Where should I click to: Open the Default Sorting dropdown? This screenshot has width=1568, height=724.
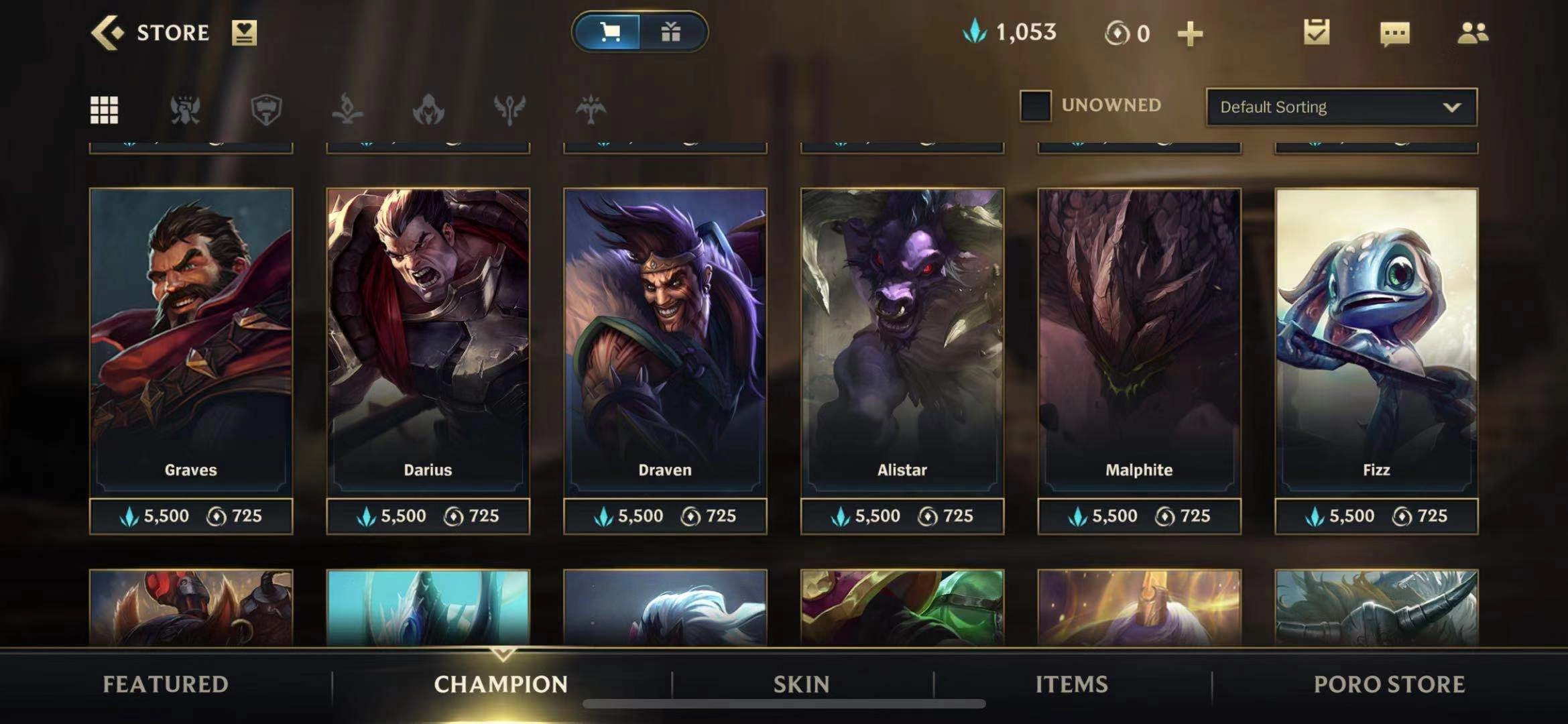click(x=1341, y=107)
